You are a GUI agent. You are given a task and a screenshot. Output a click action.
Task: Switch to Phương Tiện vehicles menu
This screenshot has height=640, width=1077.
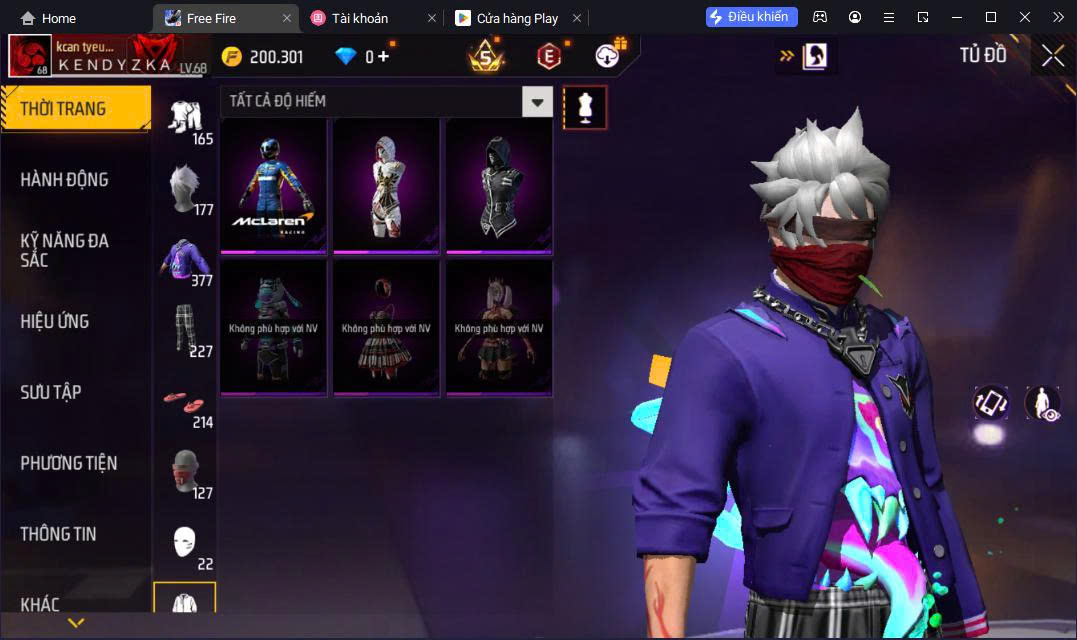[x=68, y=463]
